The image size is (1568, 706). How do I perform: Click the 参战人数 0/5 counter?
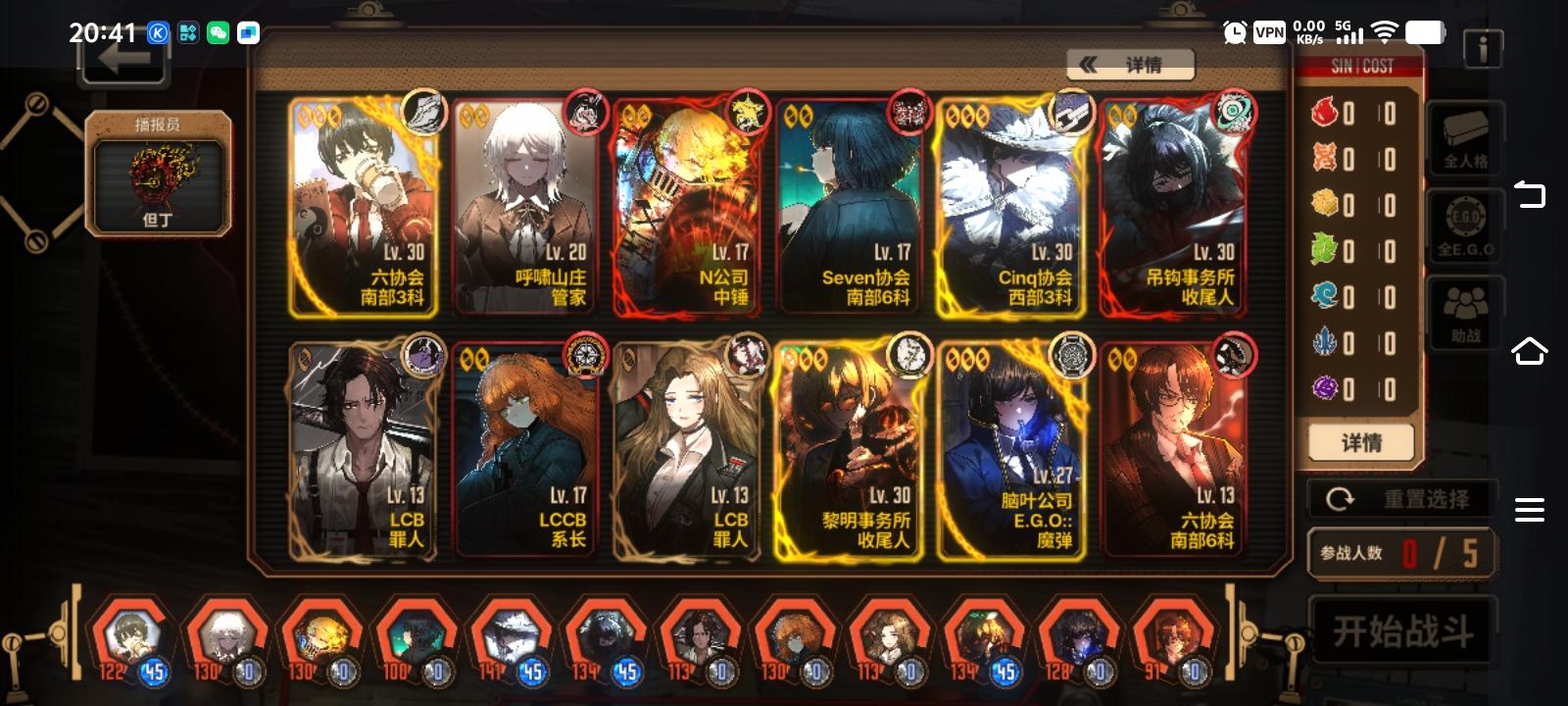click(x=1401, y=553)
